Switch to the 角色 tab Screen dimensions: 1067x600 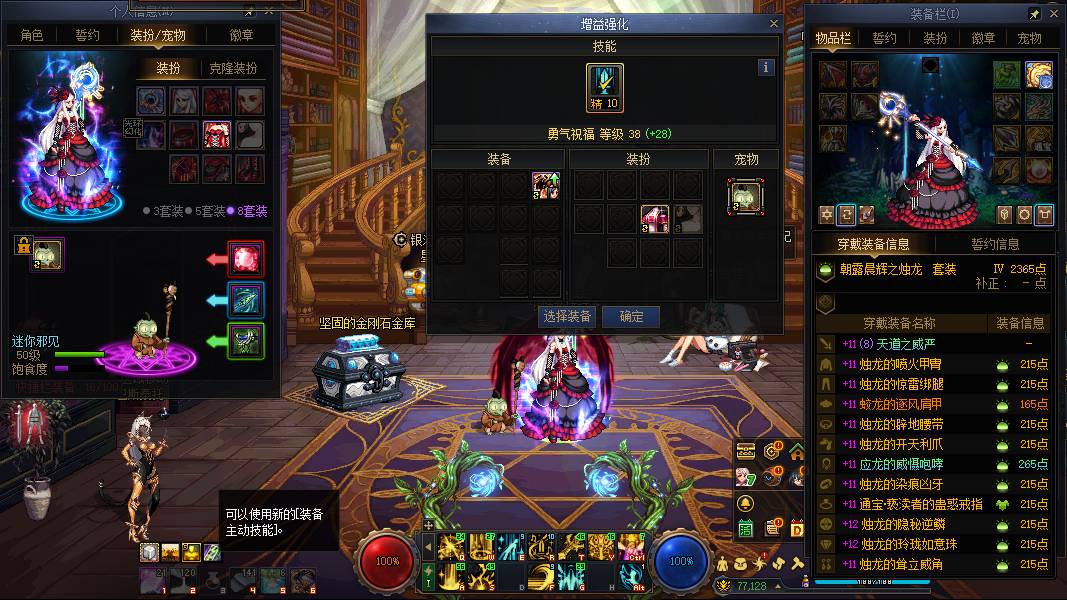point(32,35)
